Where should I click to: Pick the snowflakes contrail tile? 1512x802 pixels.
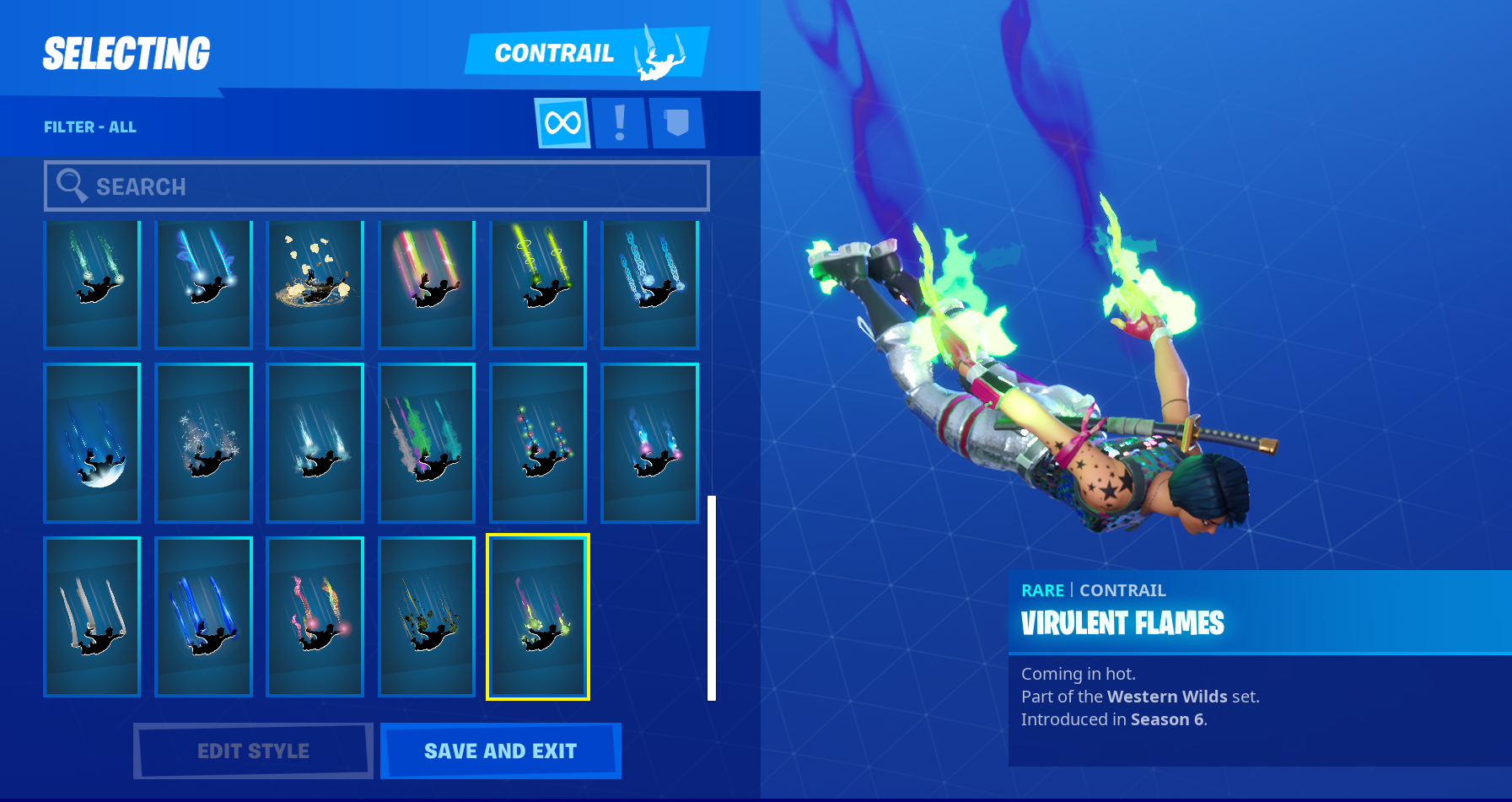203,443
